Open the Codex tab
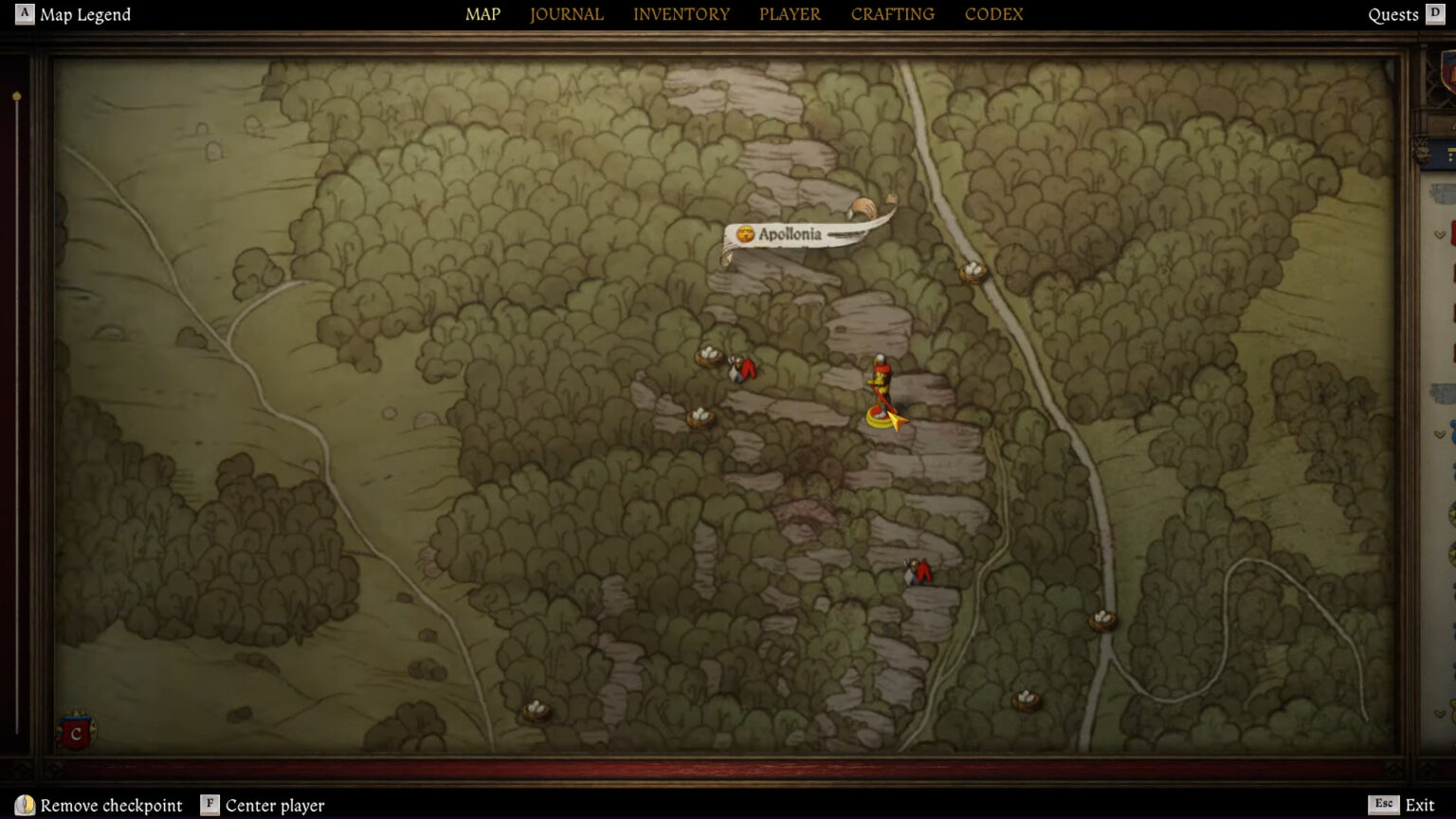Screen dimensions: 1456x819 pyautogui.click(x=993, y=14)
